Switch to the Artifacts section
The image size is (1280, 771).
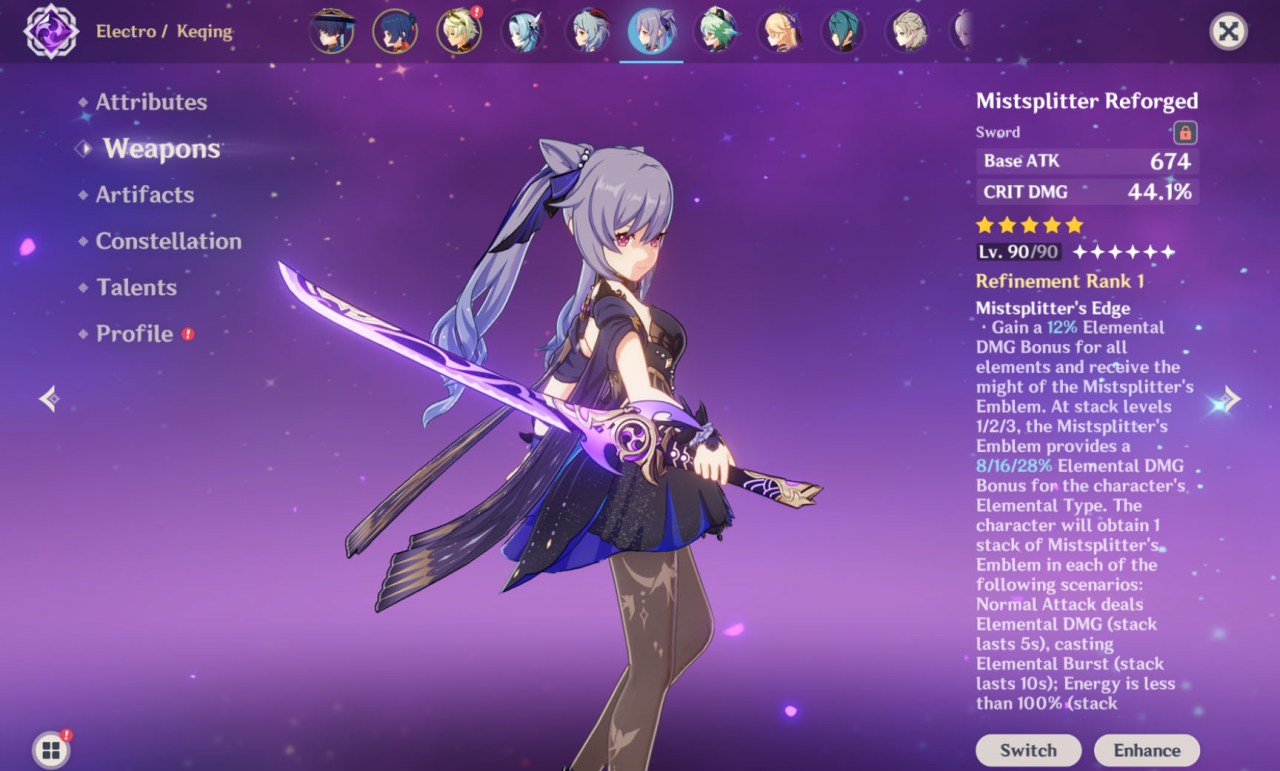click(x=144, y=194)
